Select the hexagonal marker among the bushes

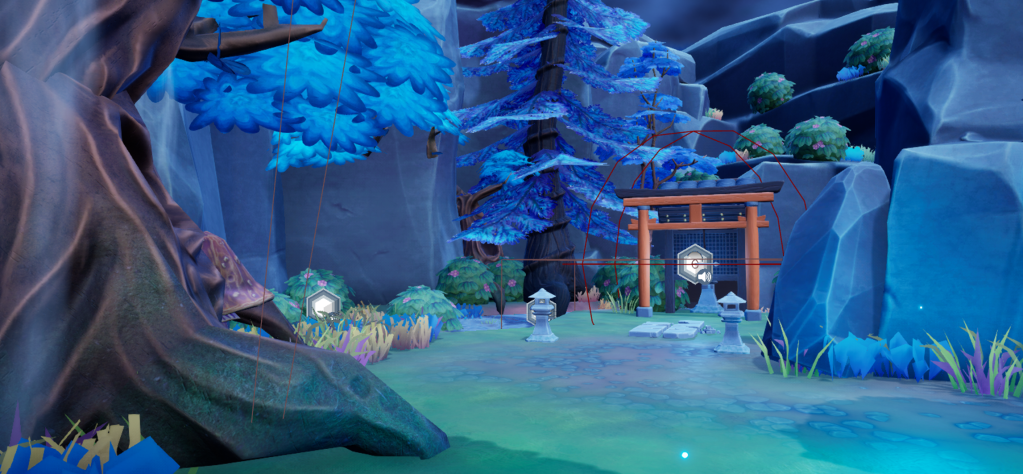(x=322, y=303)
